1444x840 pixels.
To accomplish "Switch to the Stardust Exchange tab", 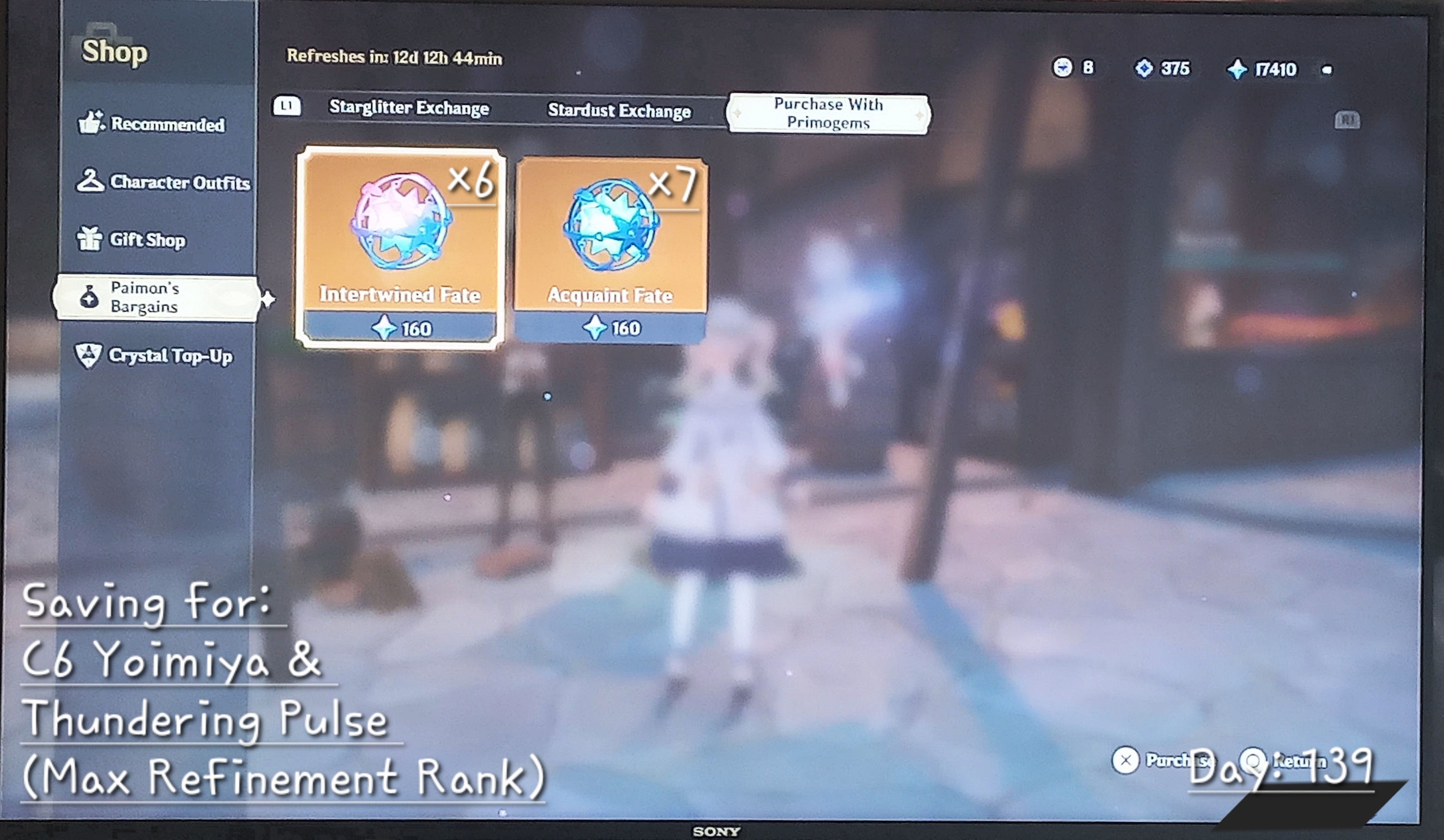I will 619,111.
